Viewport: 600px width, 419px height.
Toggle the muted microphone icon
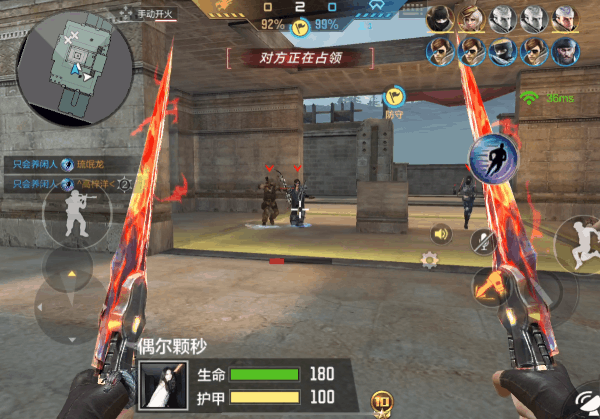484,241
